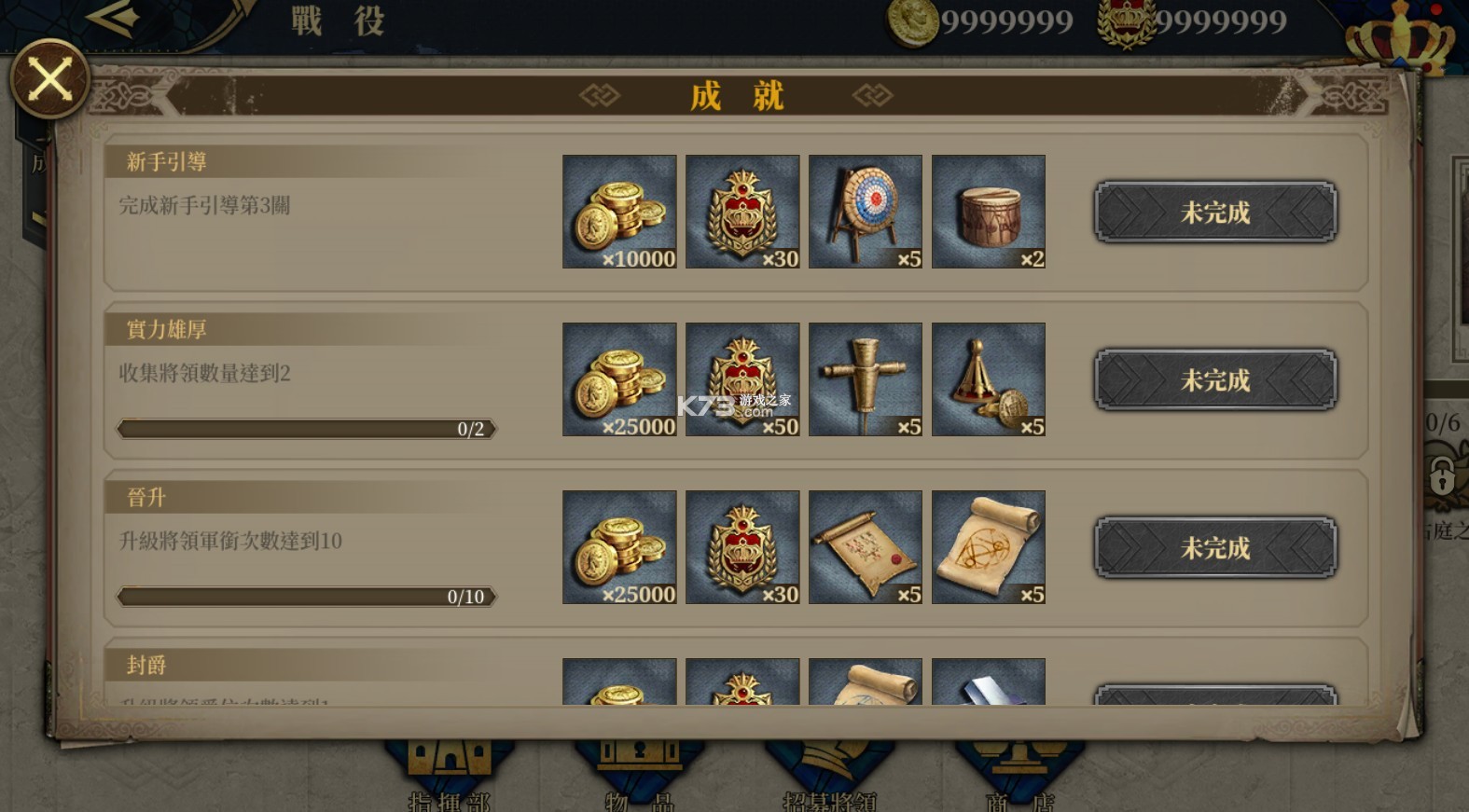Inspect the anchor chart scroll reward
The width and height of the screenshot is (1469, 812).
989,547
